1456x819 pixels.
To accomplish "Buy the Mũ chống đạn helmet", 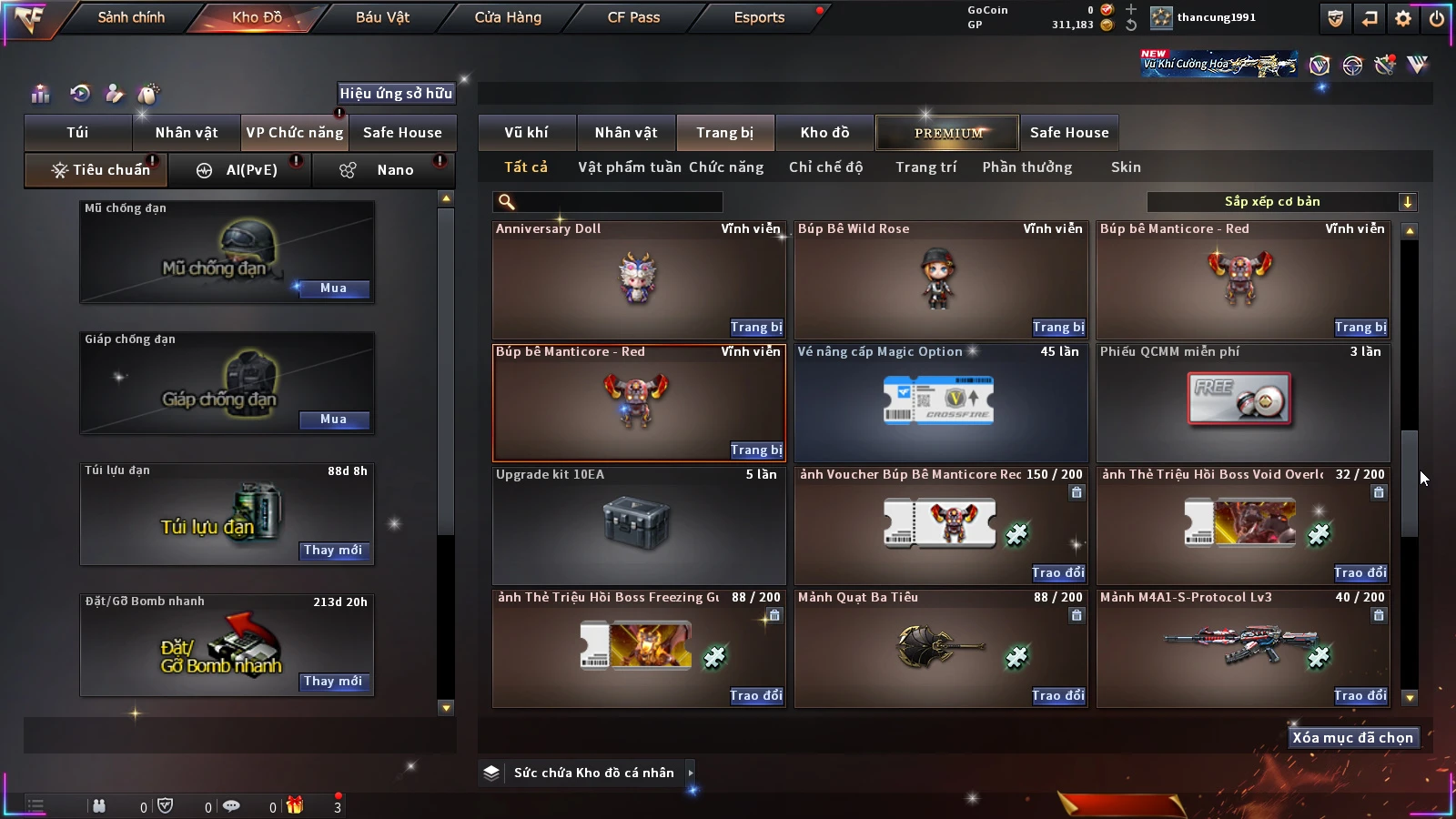I will (x=333, y=288).
